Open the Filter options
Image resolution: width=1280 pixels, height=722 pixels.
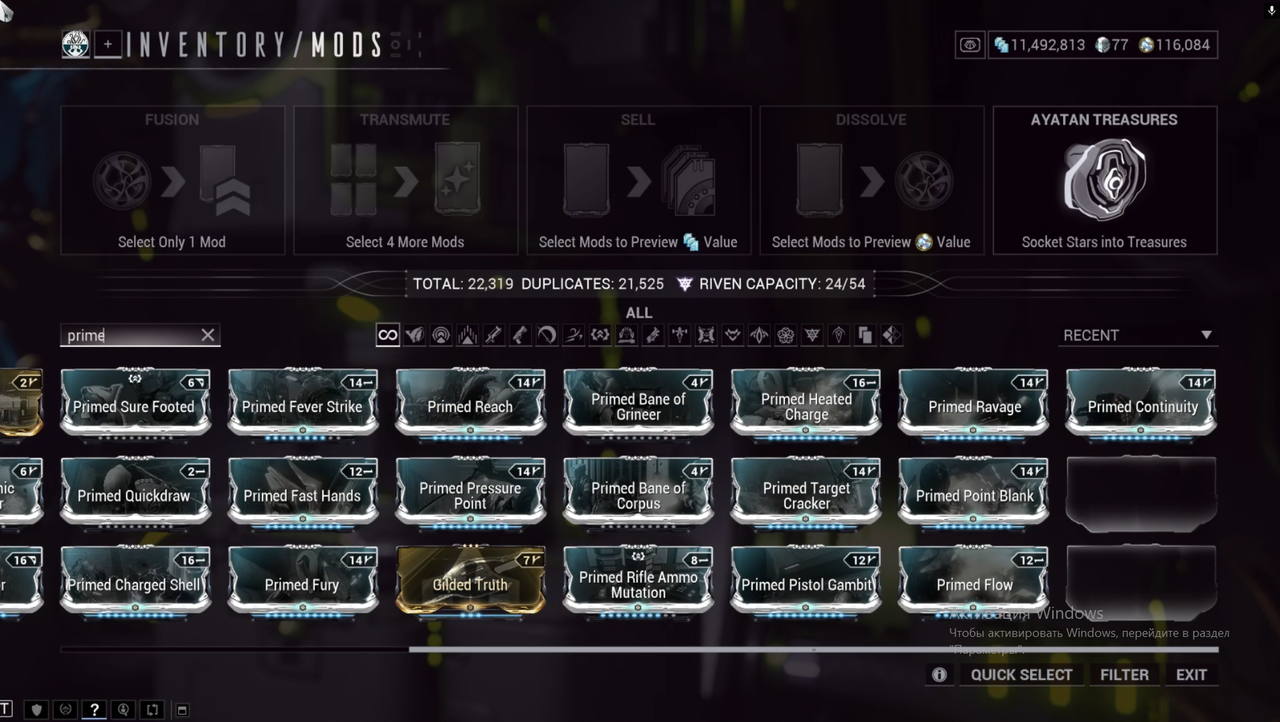coord(1124,675)
